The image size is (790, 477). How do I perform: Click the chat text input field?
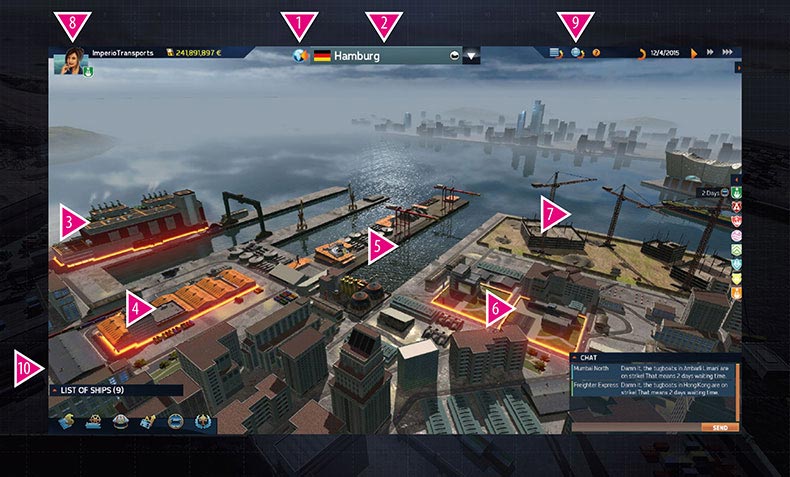[x=640, y=427]
